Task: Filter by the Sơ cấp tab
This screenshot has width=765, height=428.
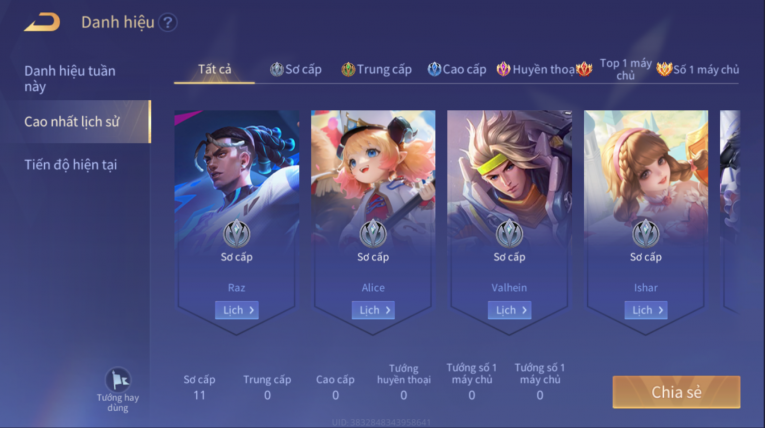Action: (296, 69)
